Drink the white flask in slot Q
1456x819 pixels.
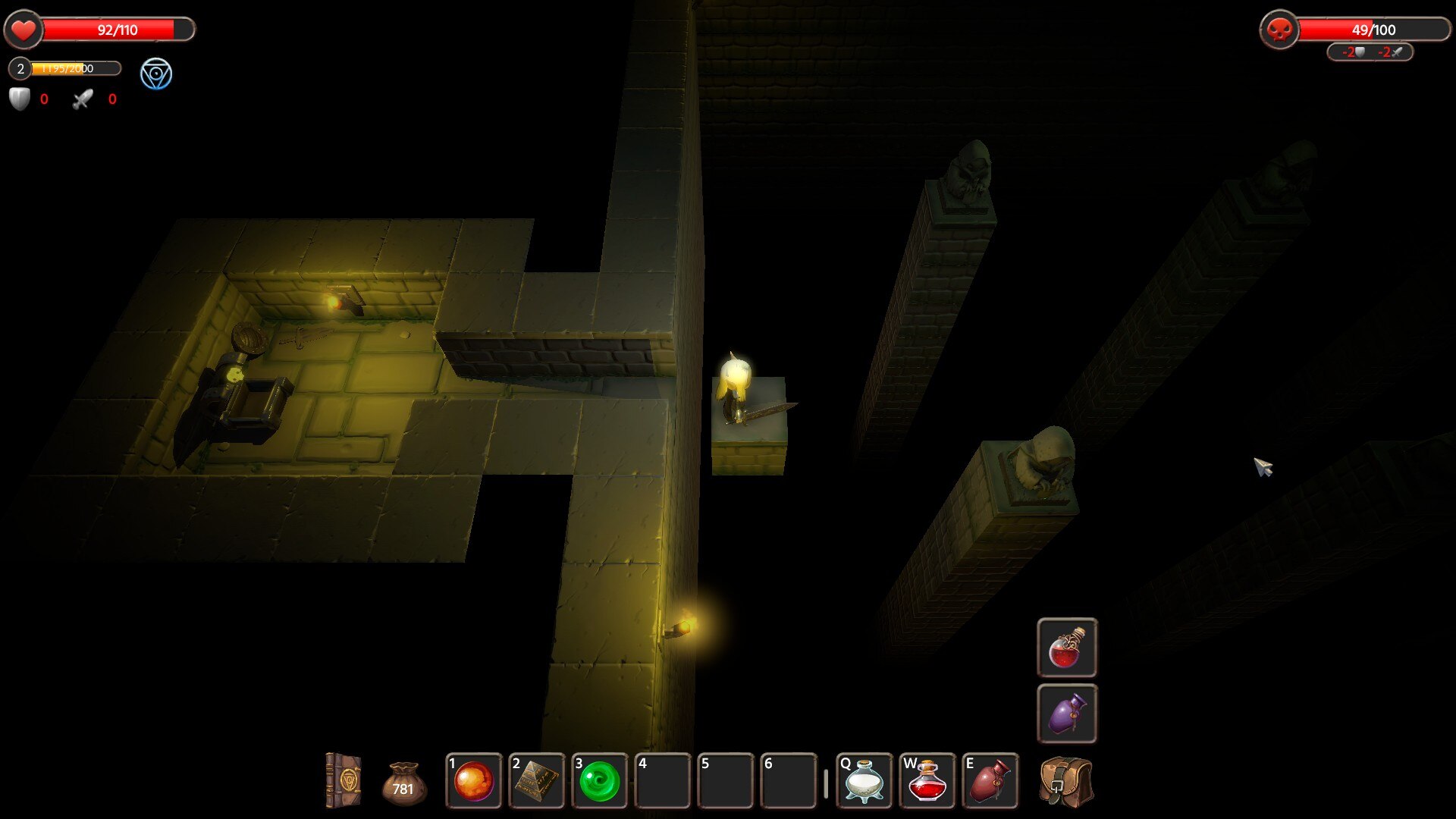point(864,781)
